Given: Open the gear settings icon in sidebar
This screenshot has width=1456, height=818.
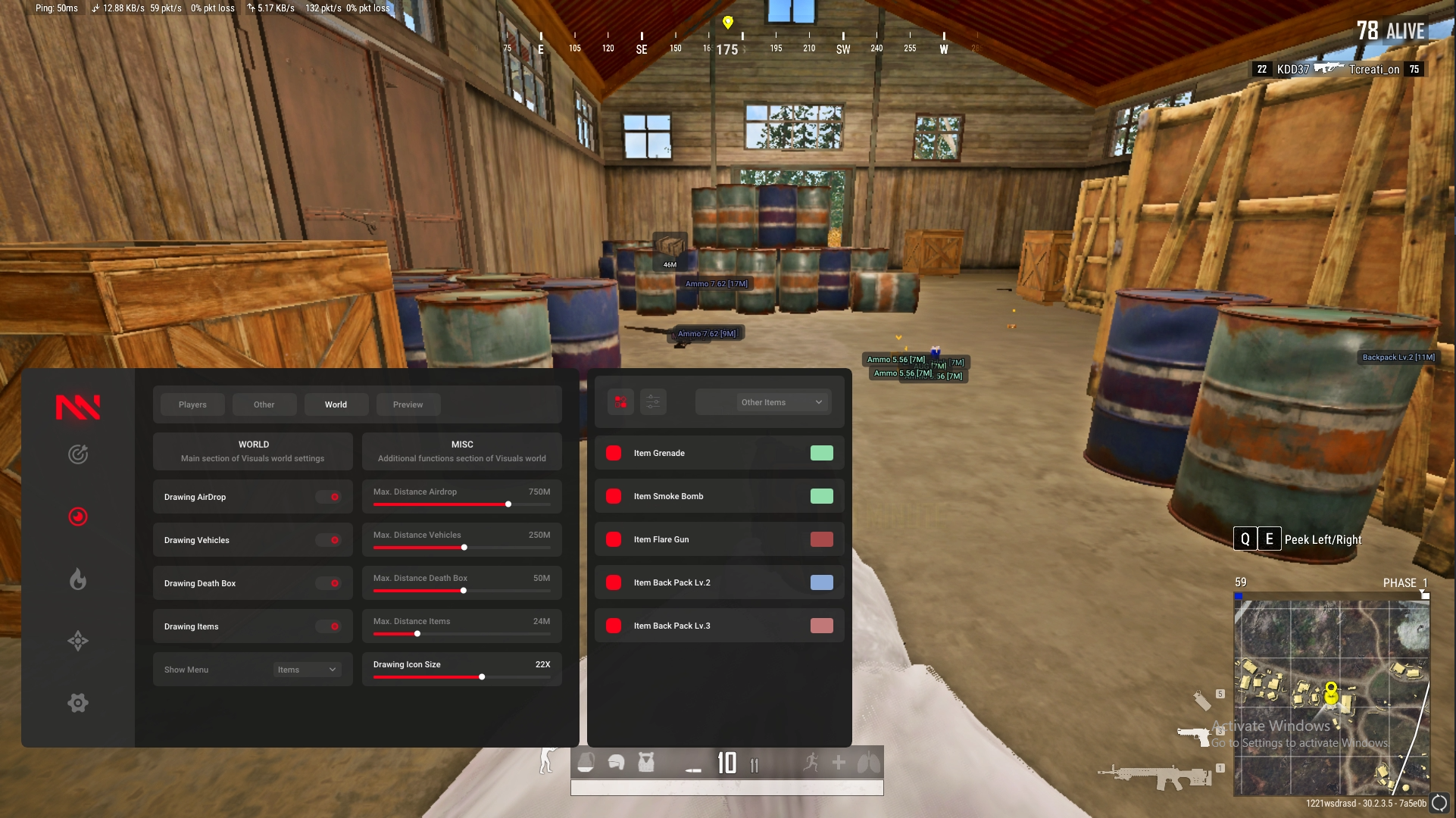Looking at the screenshot, I should point(78,703).
